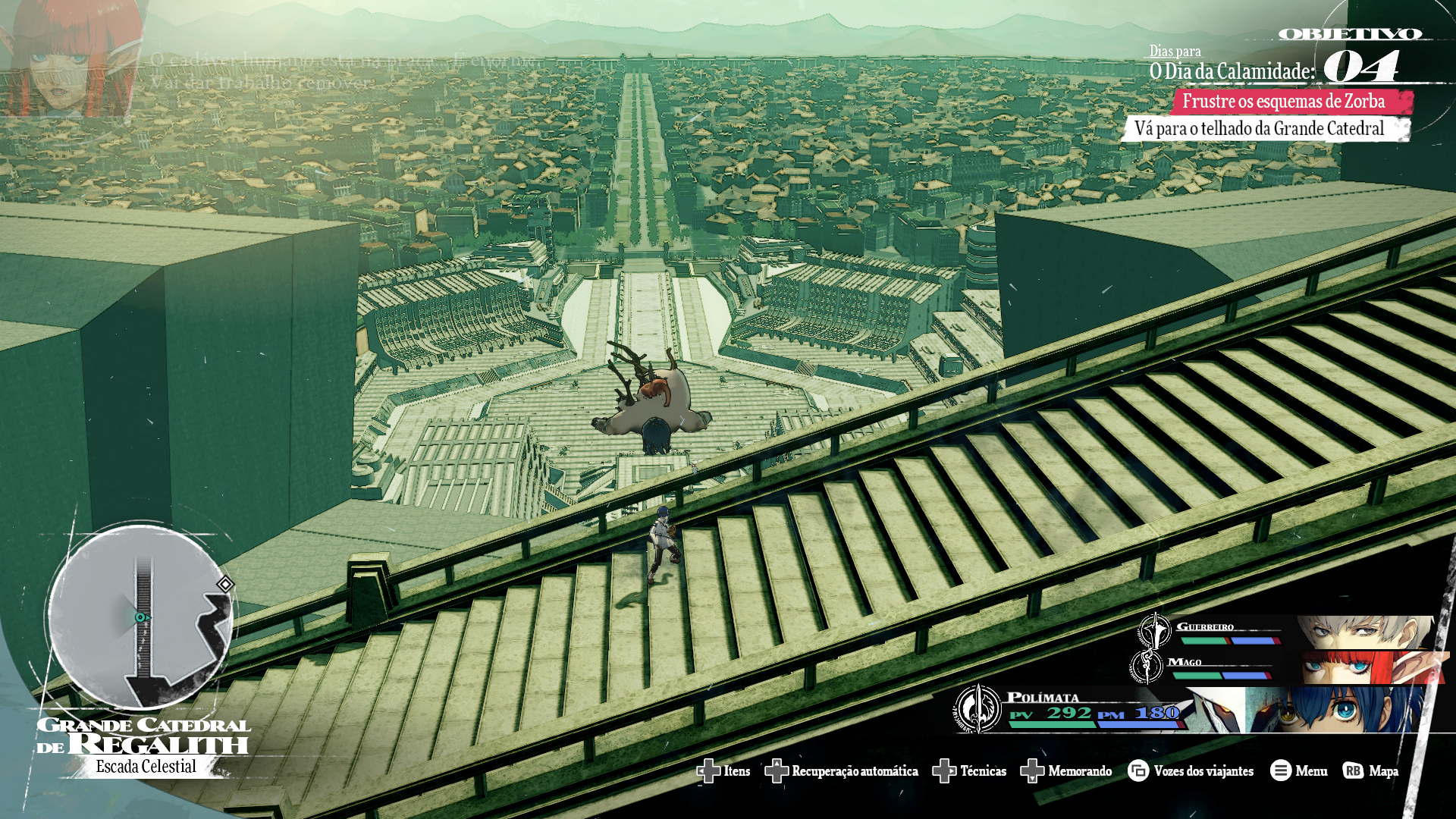
Task: Activate Recuperação automática
Action: [x=842, y=770]
